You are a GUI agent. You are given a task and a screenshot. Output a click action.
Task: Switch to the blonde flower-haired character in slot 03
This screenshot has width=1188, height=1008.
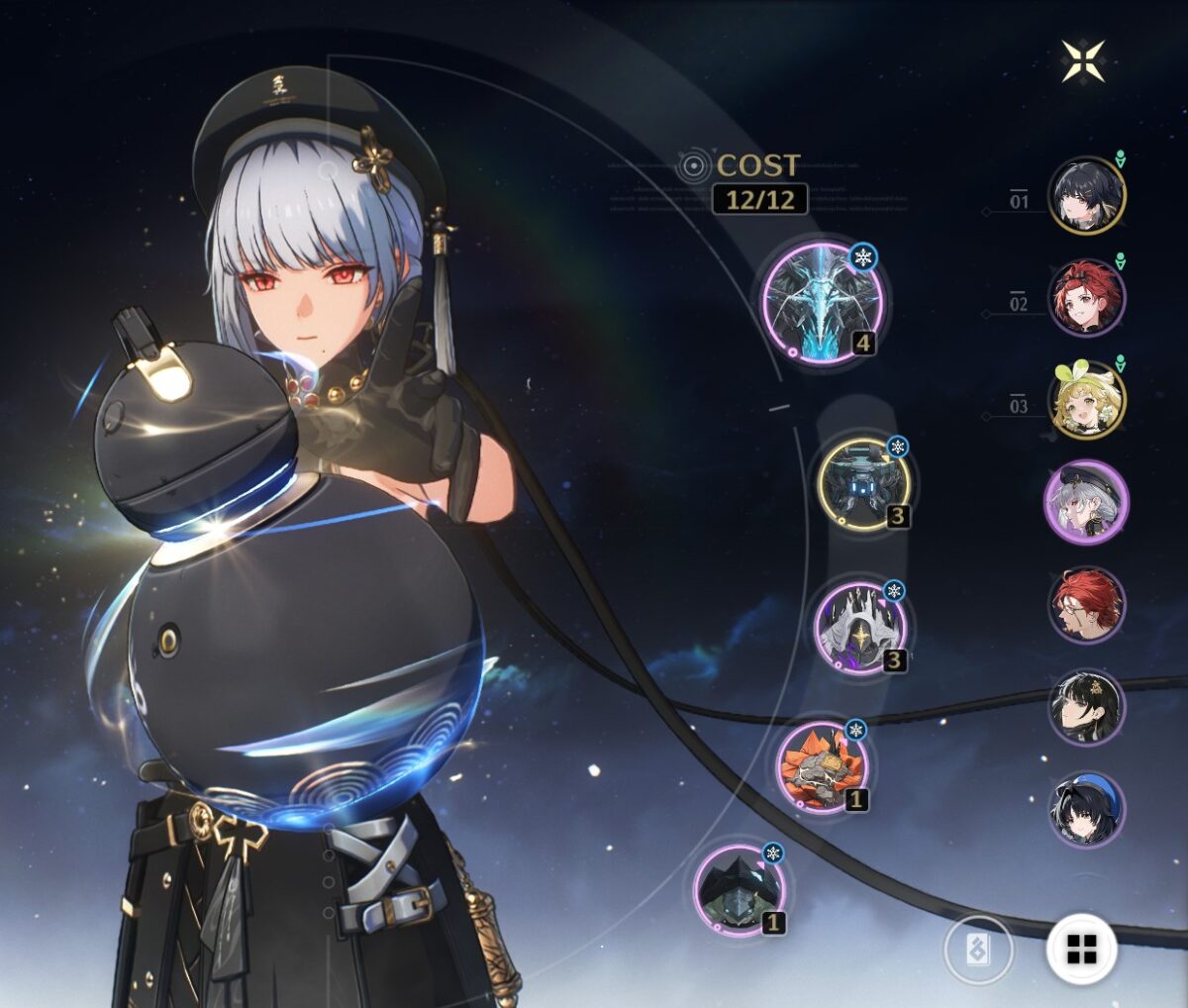click(x=1087, y=401)
